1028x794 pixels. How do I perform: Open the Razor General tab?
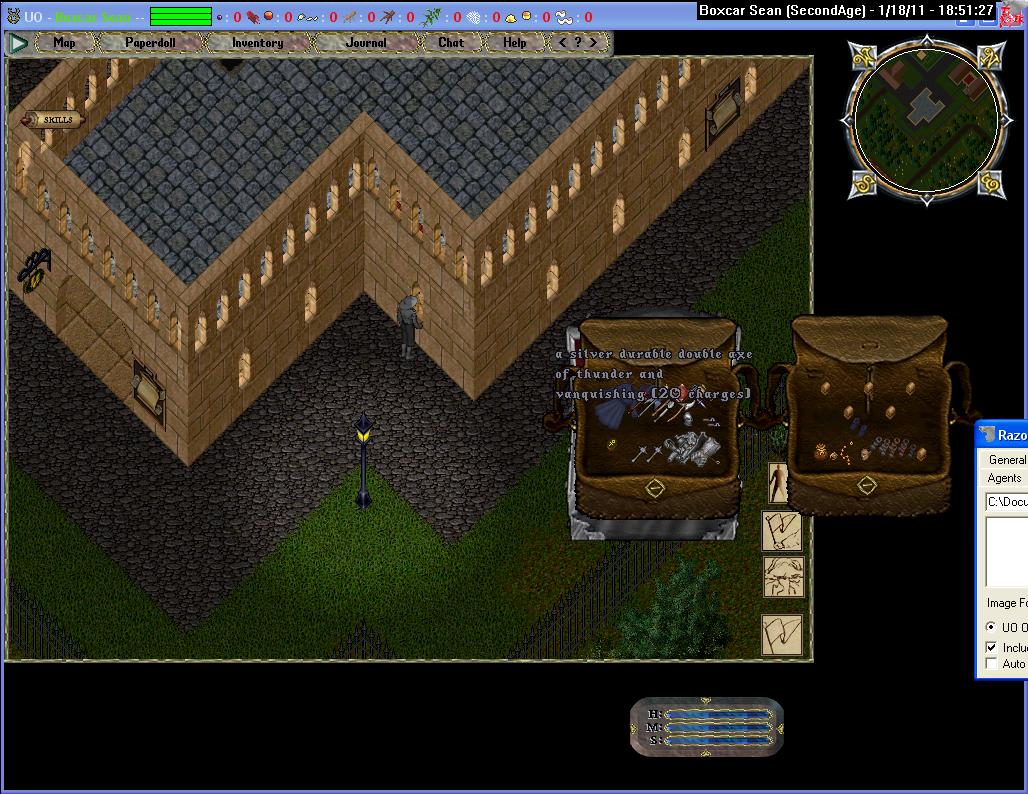pyautogui.click(x=1006, y=460)
